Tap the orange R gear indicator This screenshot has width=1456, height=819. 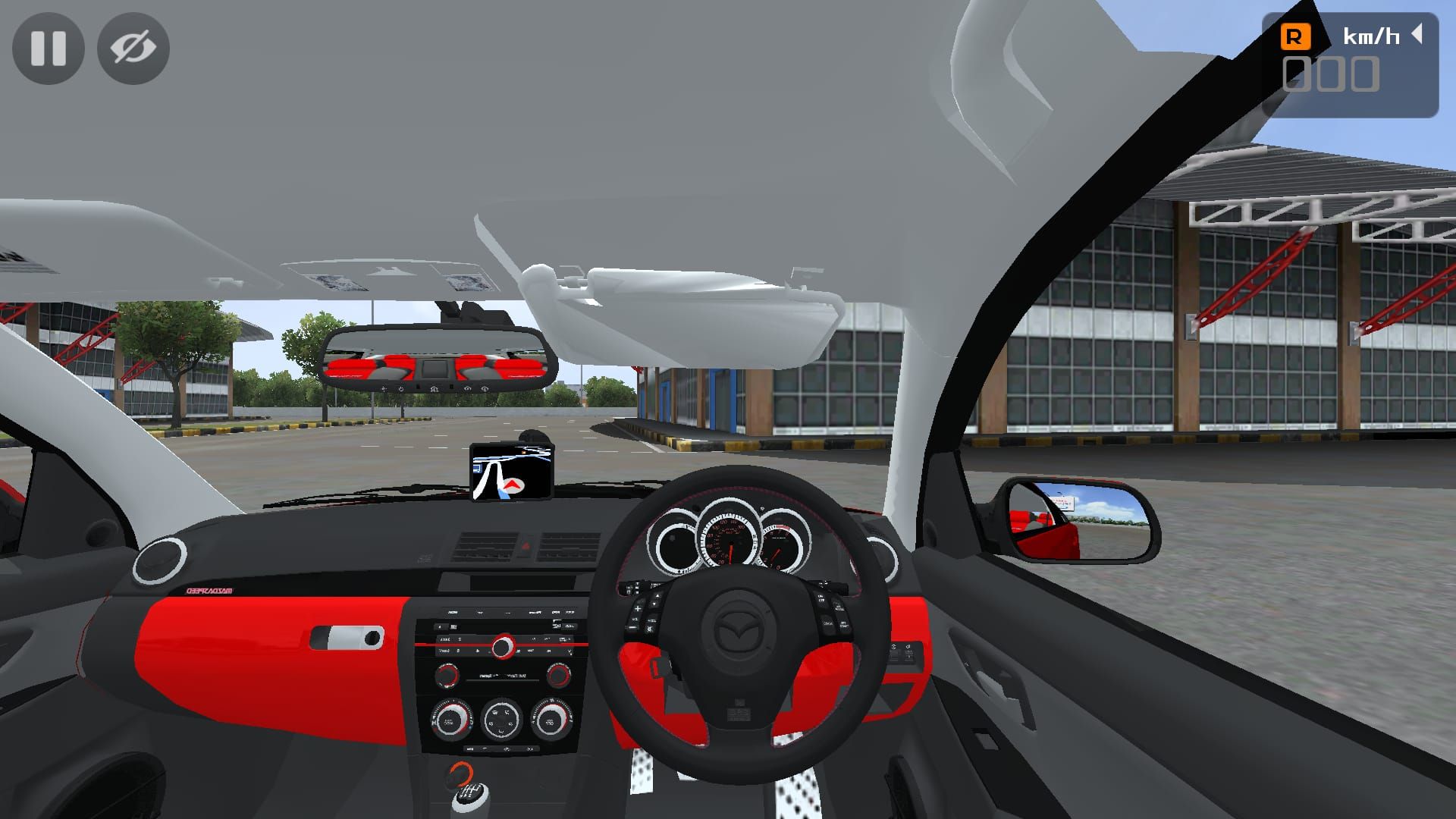pyautogui.click(x=1295, y=36)
